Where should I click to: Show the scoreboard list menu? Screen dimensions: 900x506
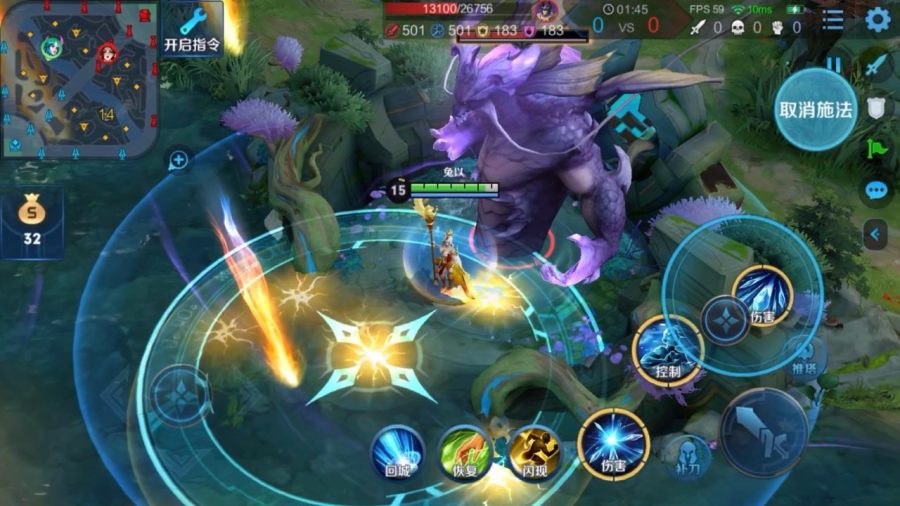tap(833, 19)
